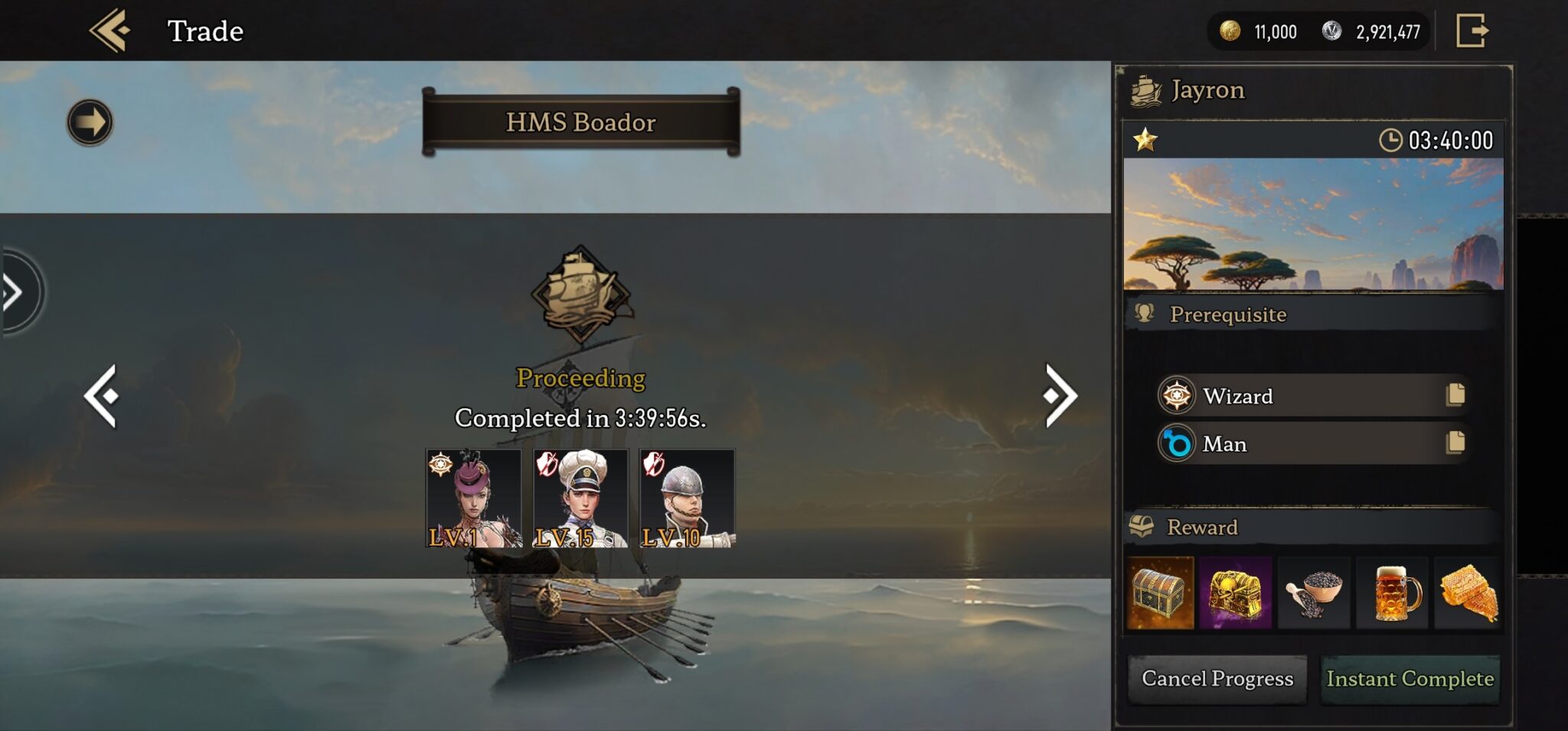View the black pepper bowl reward

tap(1315, 593)
